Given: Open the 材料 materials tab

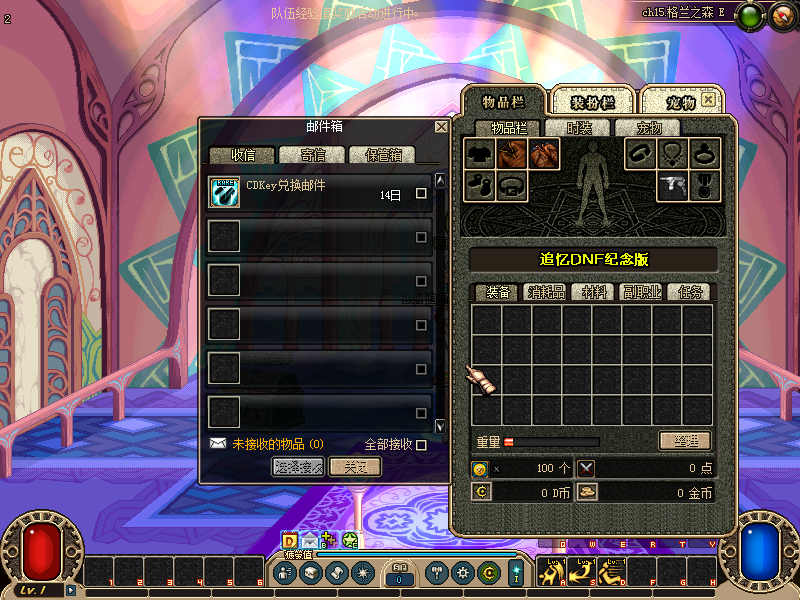Looking at the screenshot, I should tap(594, 292).
